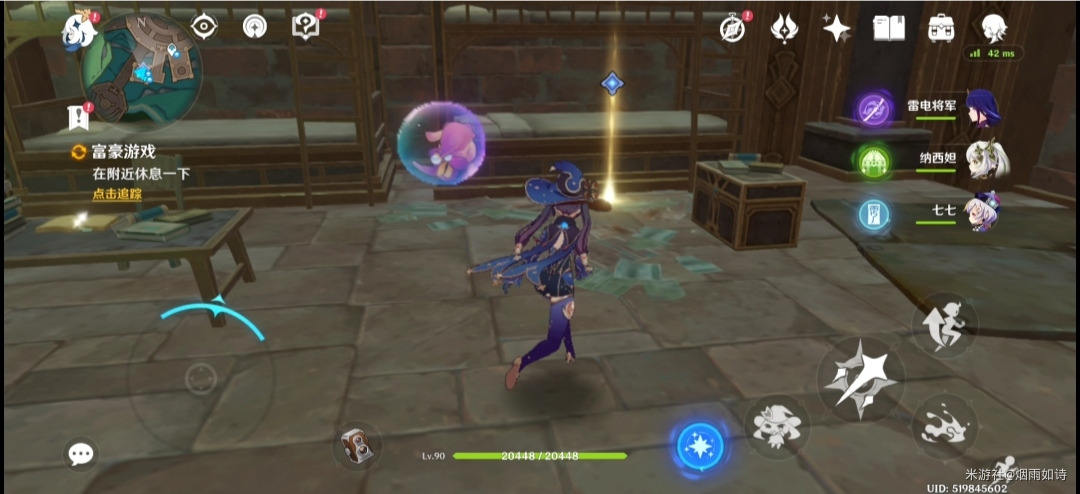Switch to party member 纳西妲
1080x494 pixels.
[x=984, y=160]
